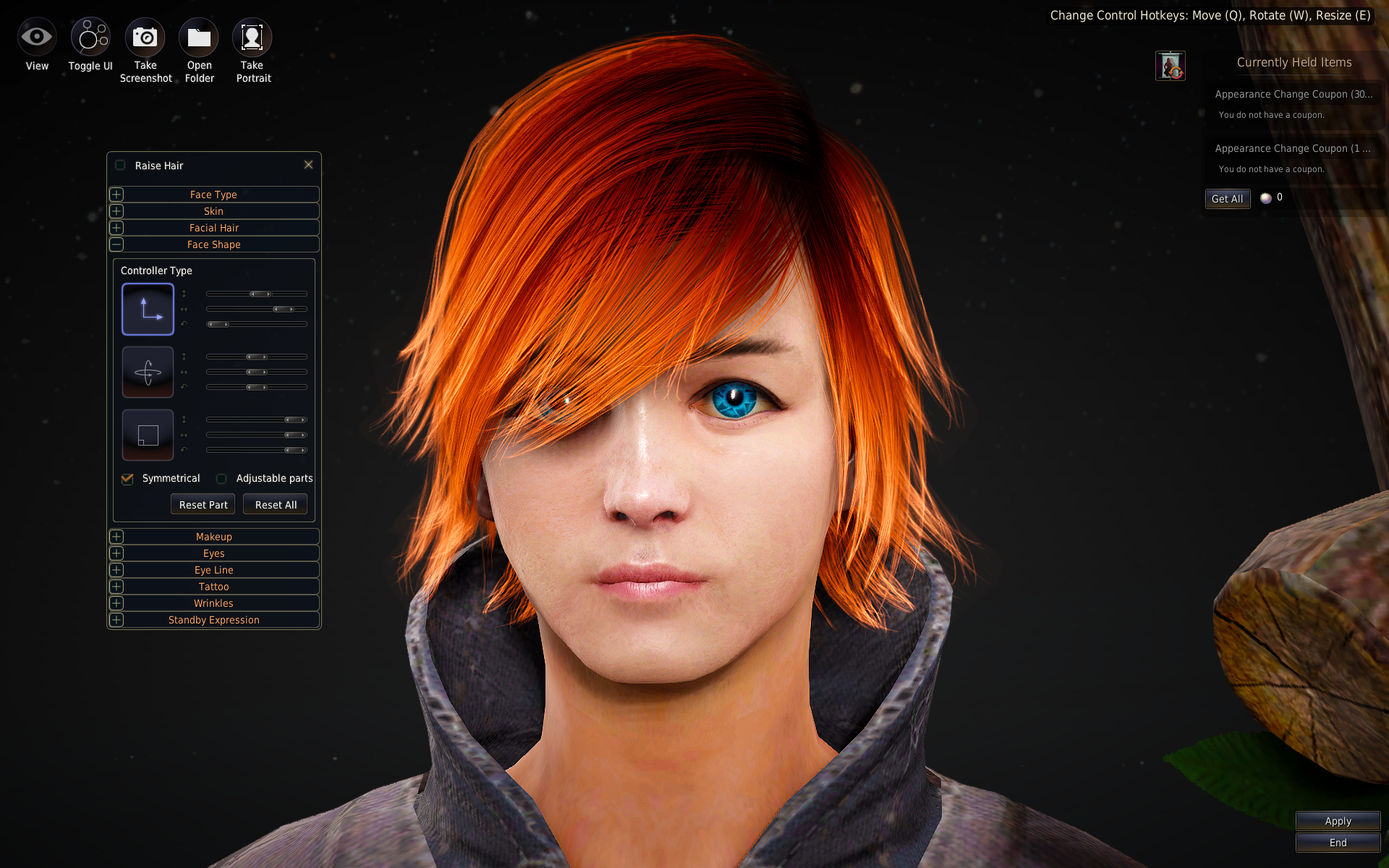Close the face customization panel
The width and height of the screenshot is (1389, 868).
click(308, 165)
